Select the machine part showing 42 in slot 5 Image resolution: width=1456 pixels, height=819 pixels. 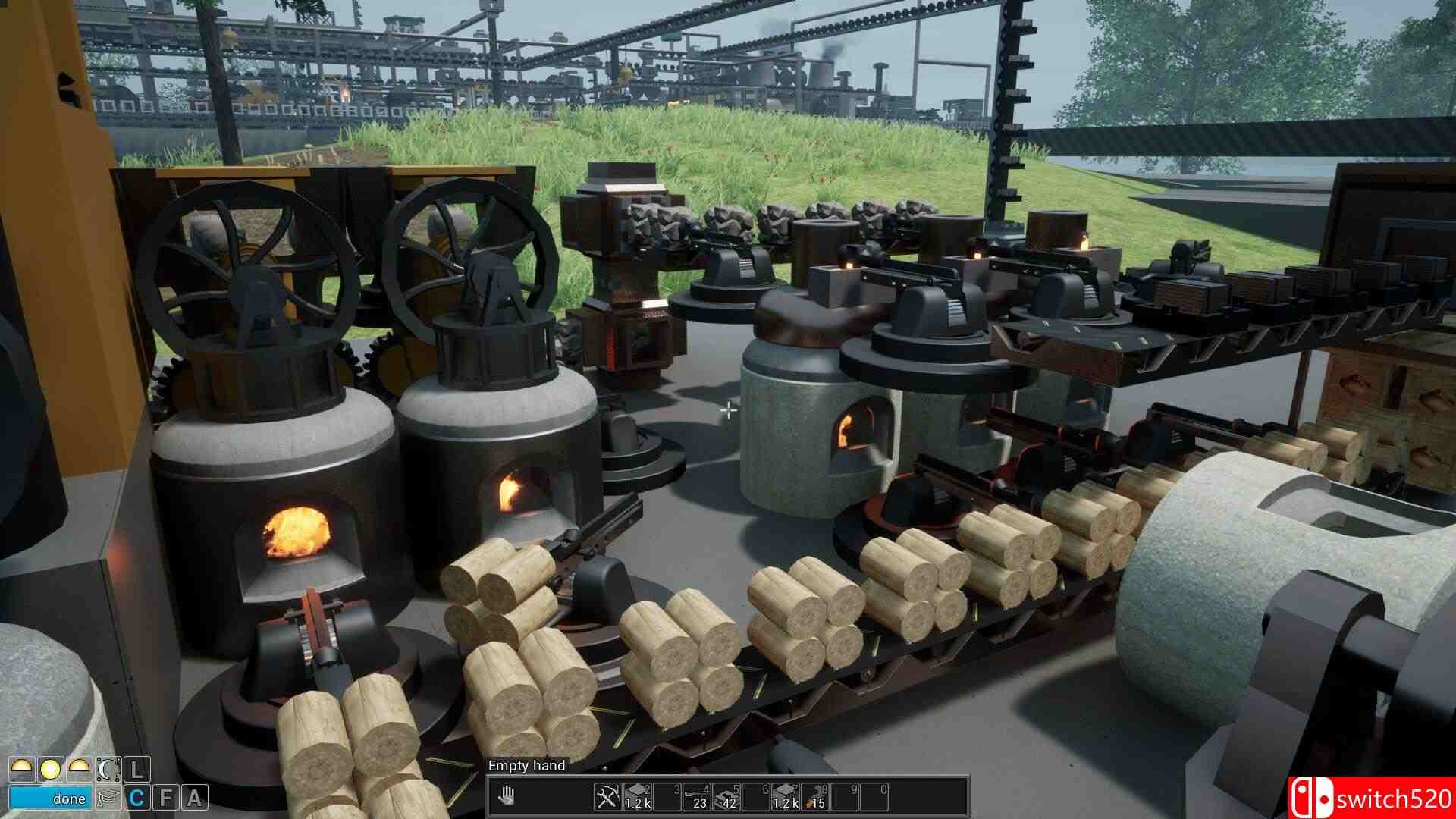pos(726,798)
